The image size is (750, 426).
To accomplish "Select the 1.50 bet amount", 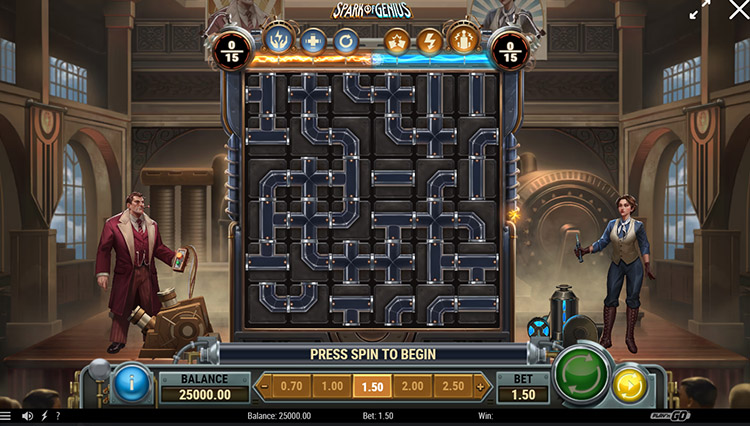I will [371, 385].
